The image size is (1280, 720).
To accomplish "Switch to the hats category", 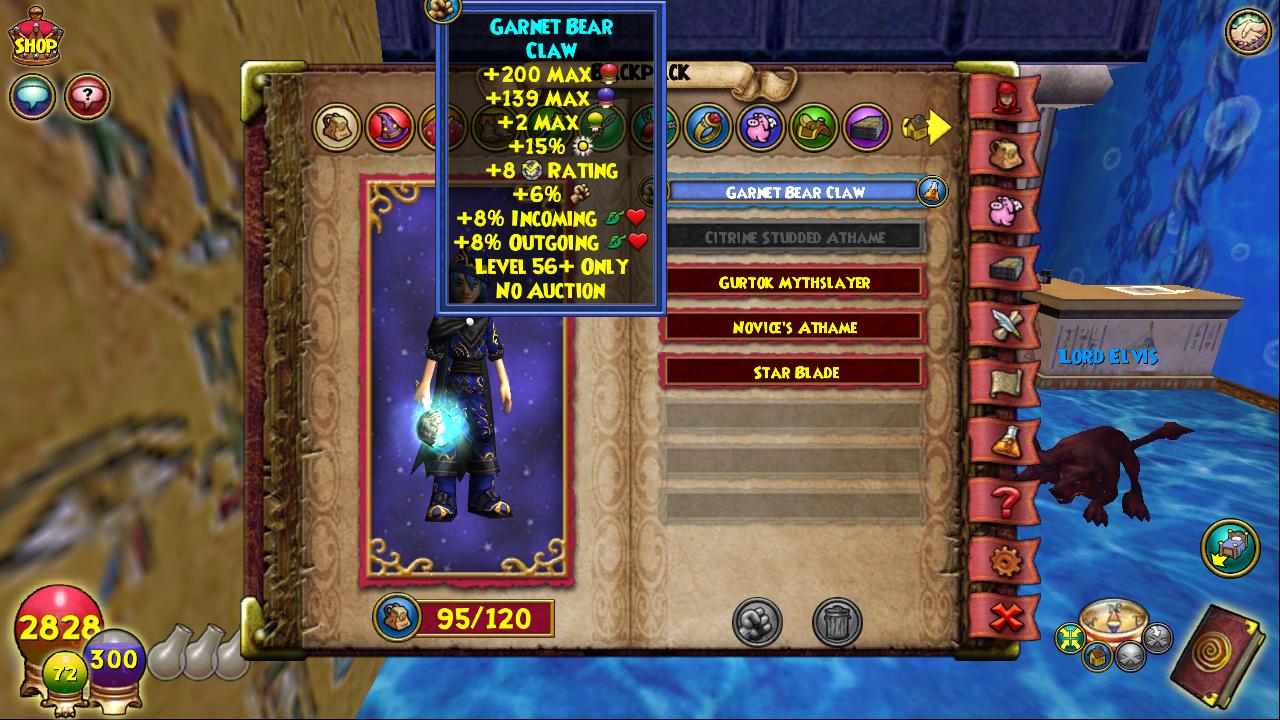I will click(389, 127).
